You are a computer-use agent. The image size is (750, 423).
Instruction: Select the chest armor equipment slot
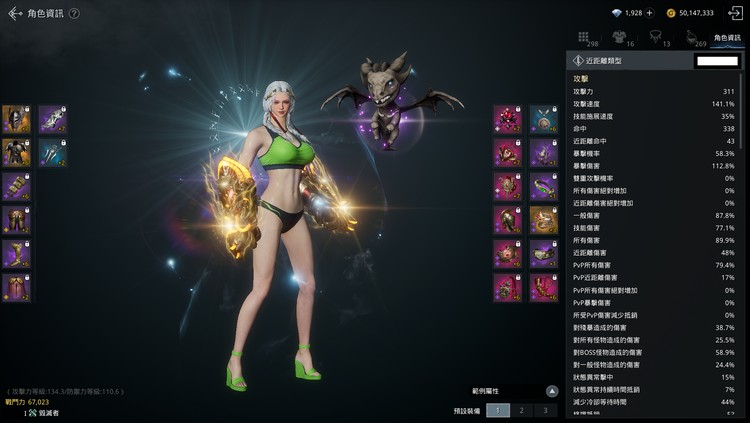pyautogui.click(x=16, y=152)
